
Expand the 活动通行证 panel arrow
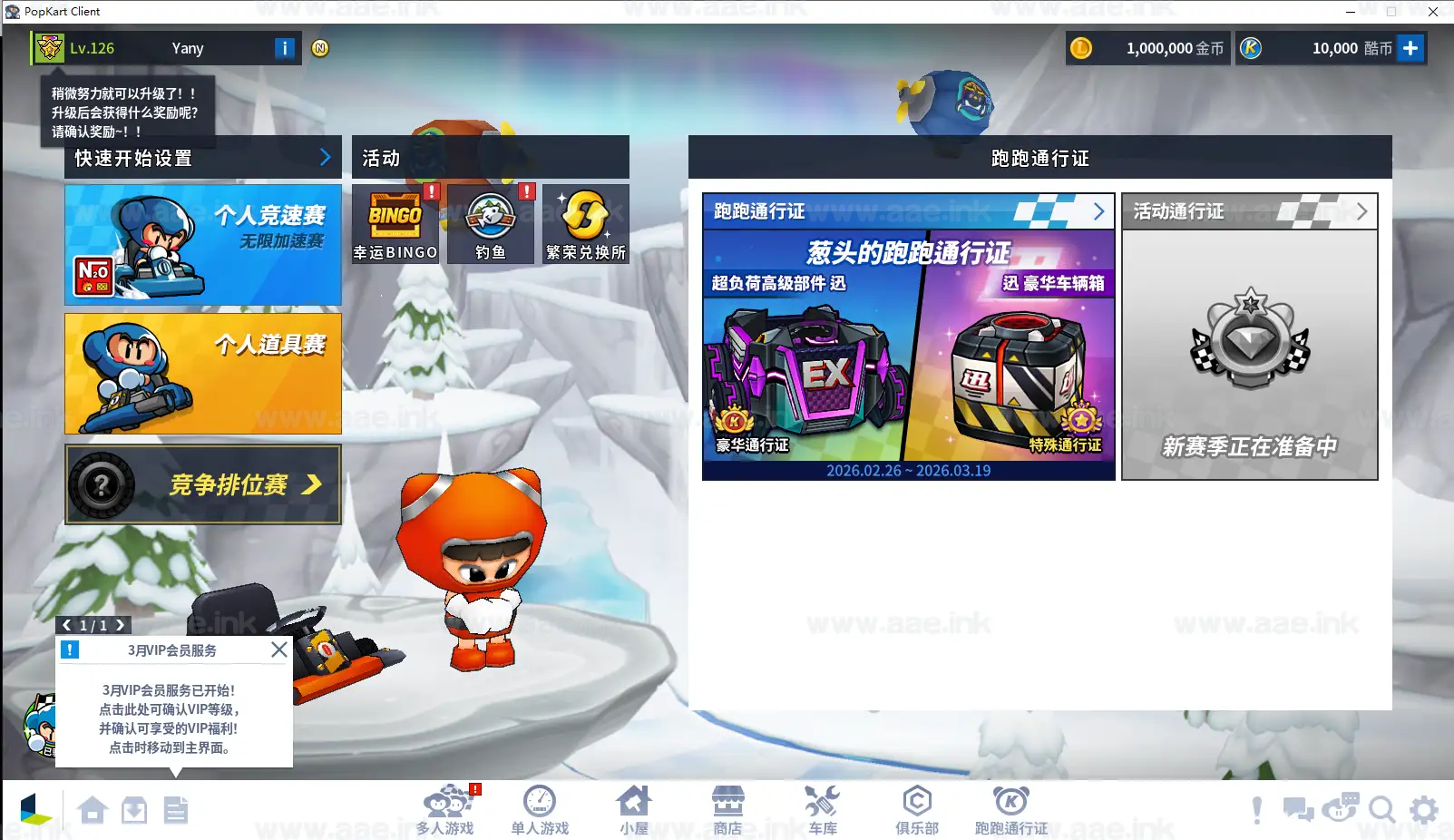pyautogui.click(x=1361, y=210)
